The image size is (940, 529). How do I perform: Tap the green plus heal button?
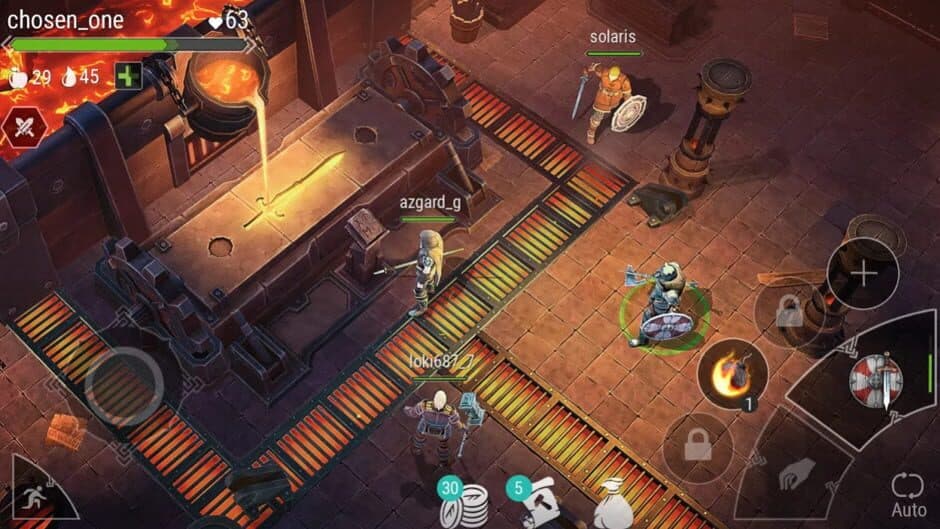pos(128,76)
